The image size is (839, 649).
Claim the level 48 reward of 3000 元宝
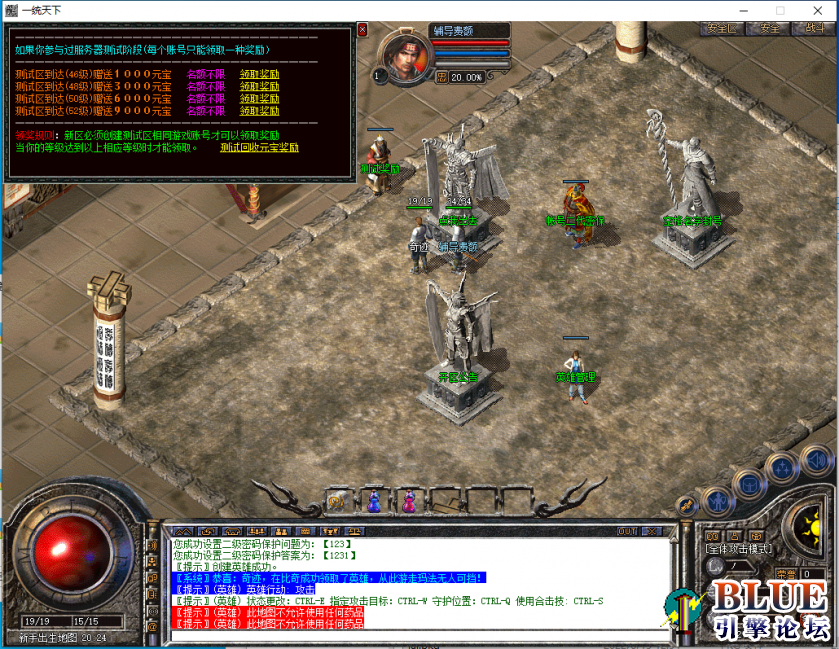[259, 86]
